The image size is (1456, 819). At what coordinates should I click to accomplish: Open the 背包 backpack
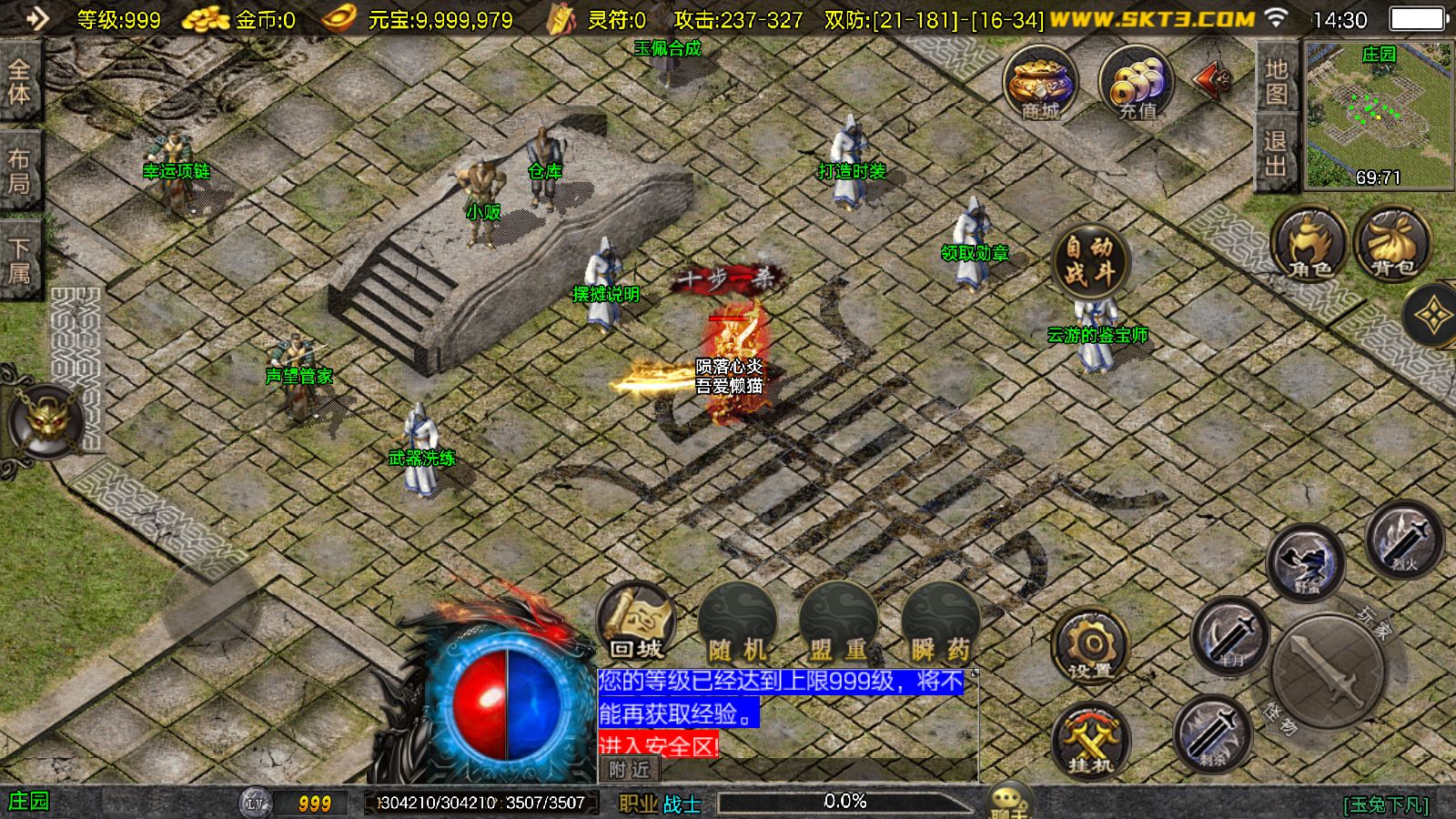tap(1392, 243)
